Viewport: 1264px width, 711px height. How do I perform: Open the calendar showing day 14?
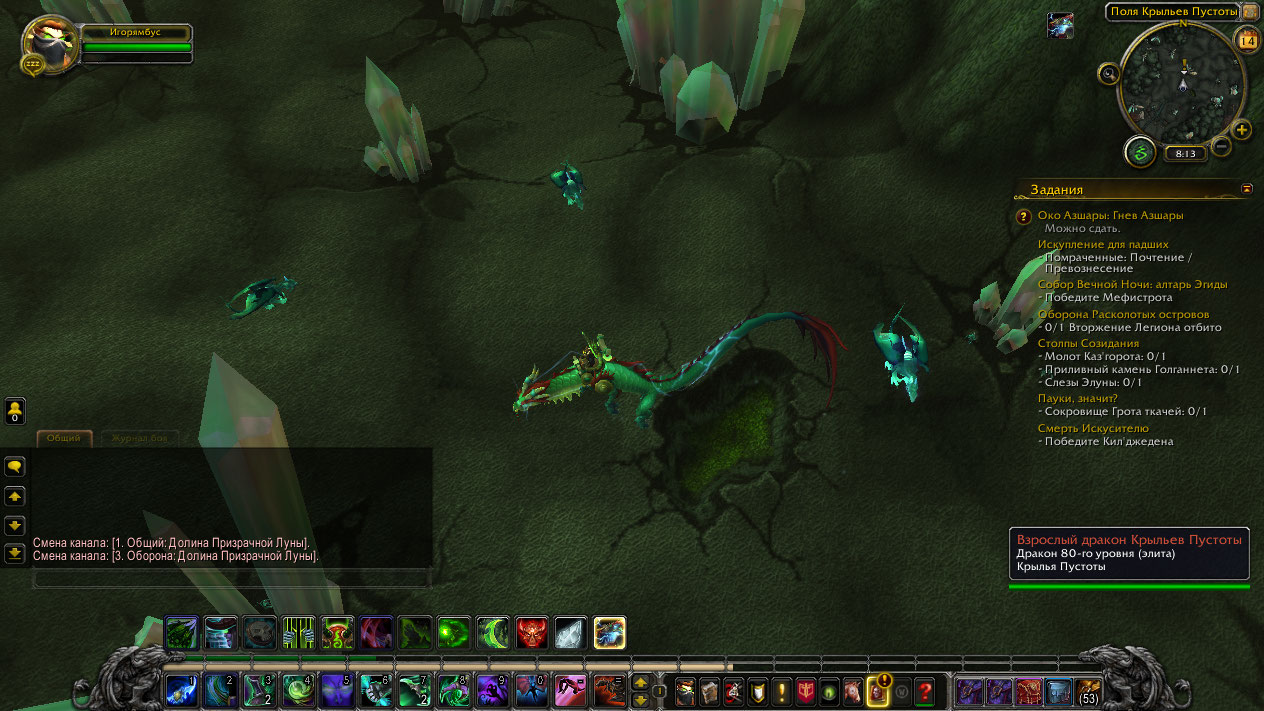pyautogui.click(x=1247, y=41)
